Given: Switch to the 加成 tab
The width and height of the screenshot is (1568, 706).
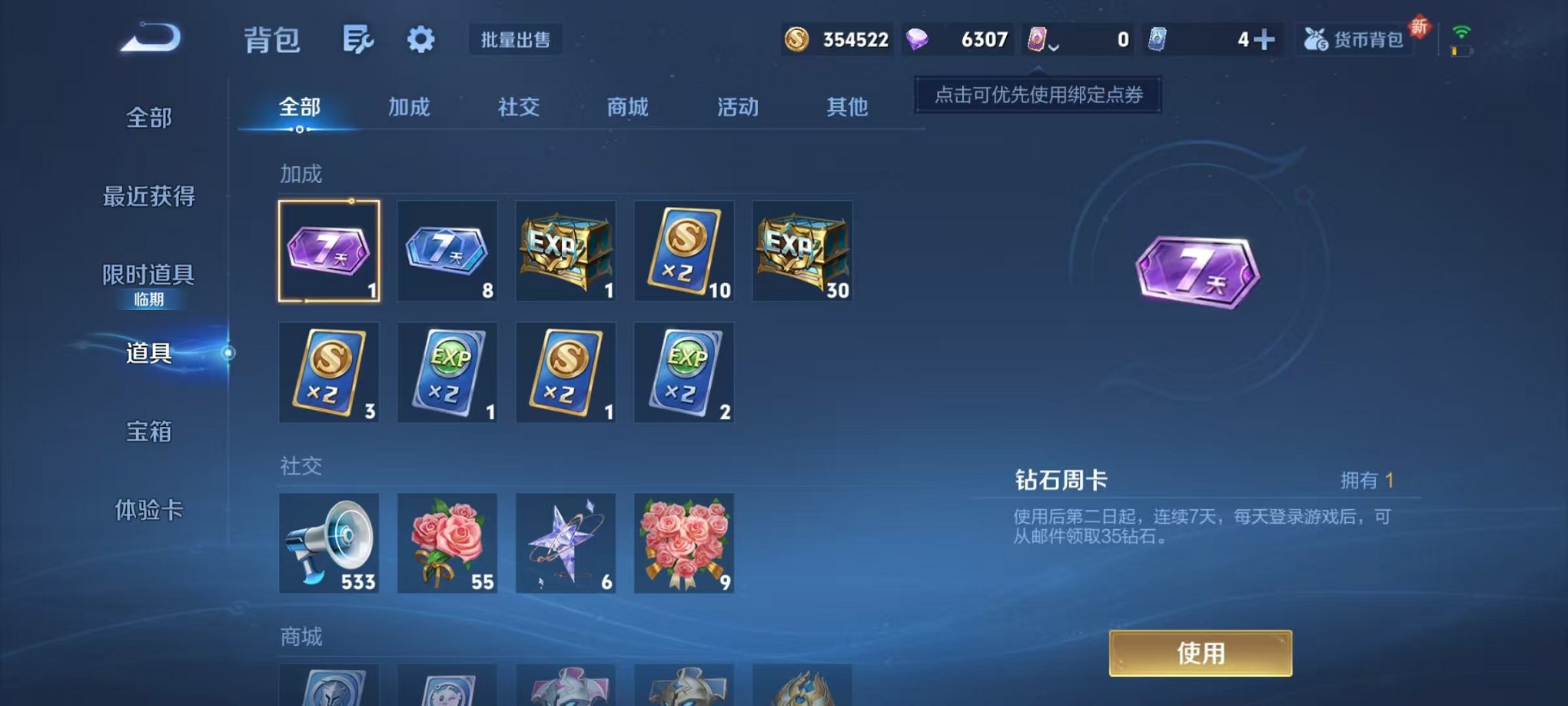Looking at the screenshot, I should pos(410,108).
